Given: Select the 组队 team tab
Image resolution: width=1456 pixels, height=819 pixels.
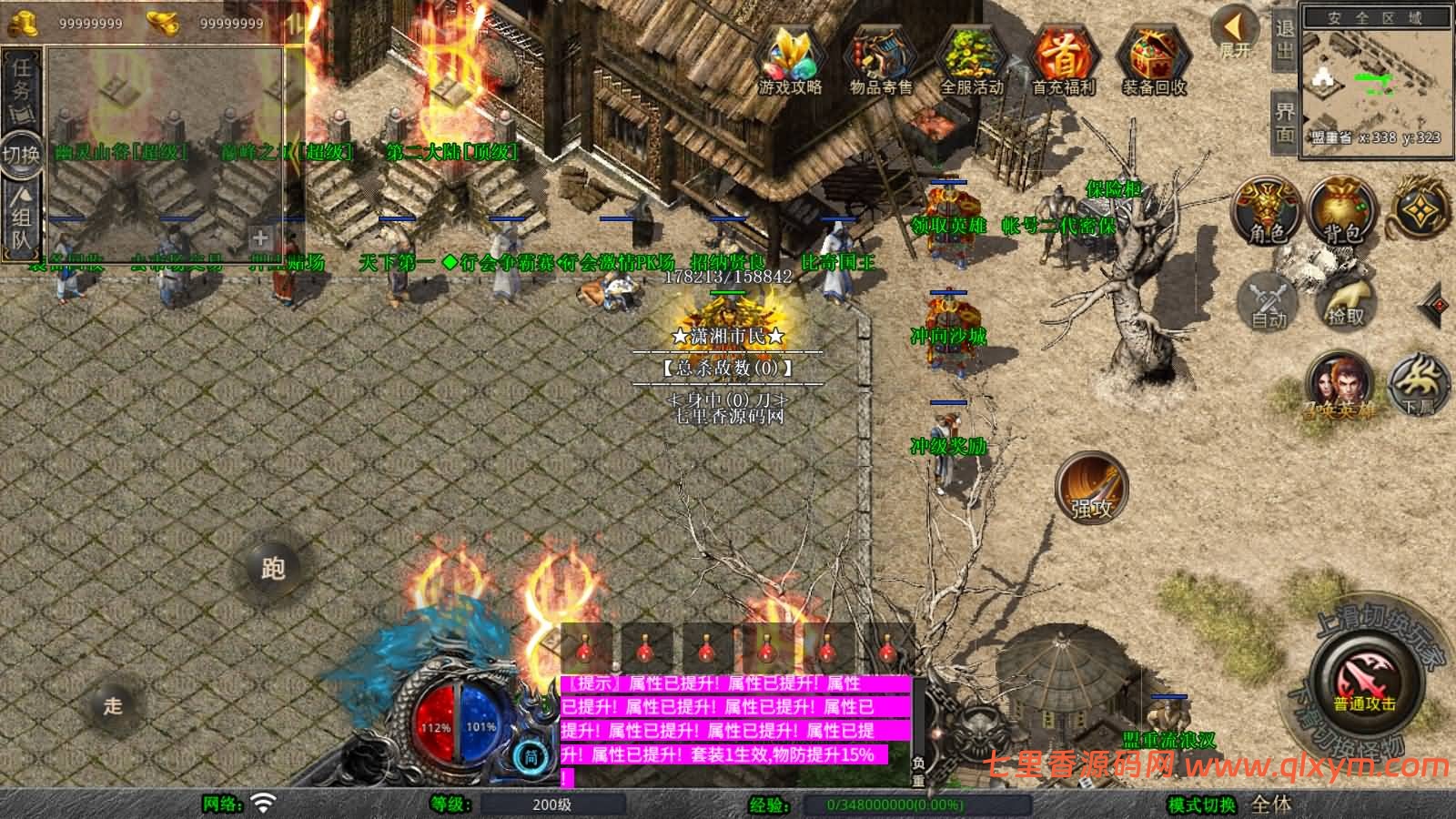Looking at the screenshot, I should click(x=21, y=217).
